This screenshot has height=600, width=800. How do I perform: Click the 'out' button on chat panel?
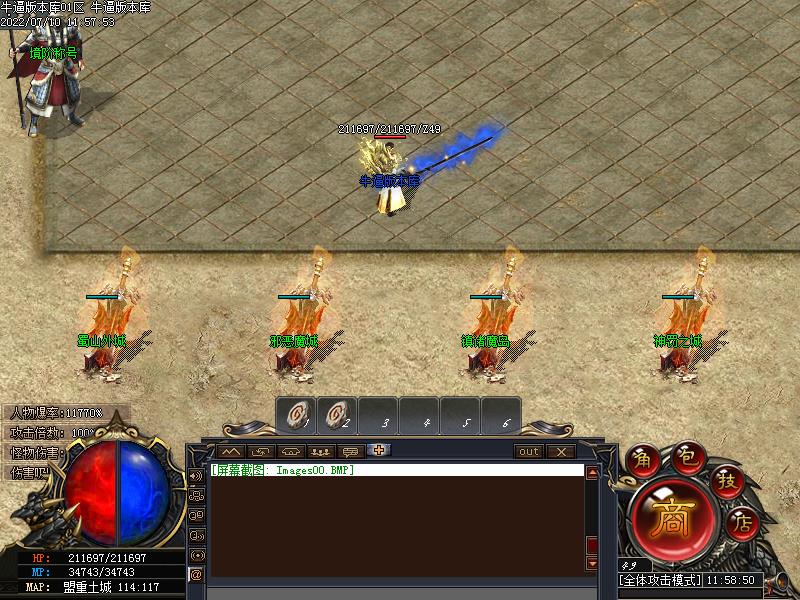coord(529,452)
